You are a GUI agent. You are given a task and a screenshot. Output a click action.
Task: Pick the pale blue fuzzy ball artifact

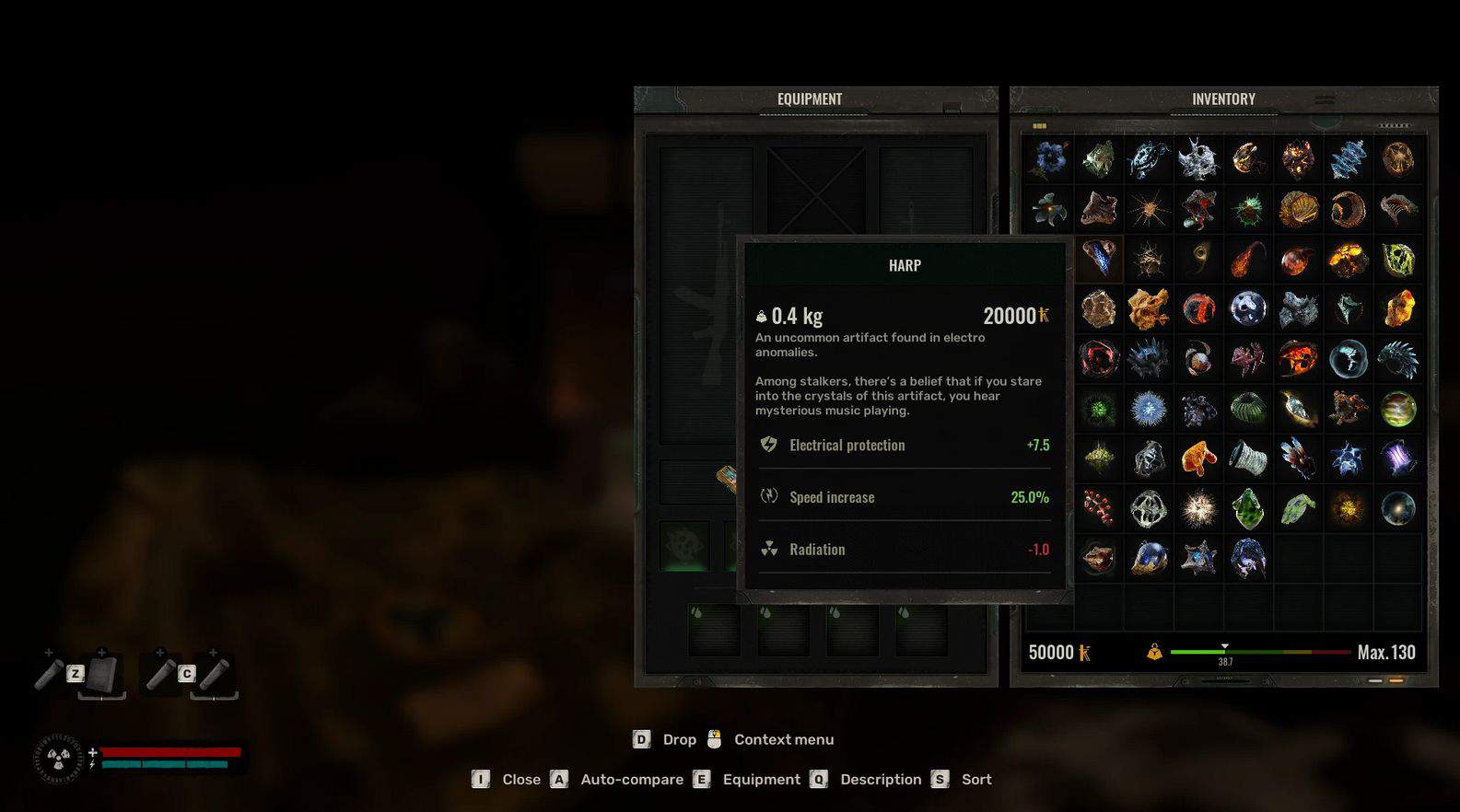click(x=1149, y=409)
